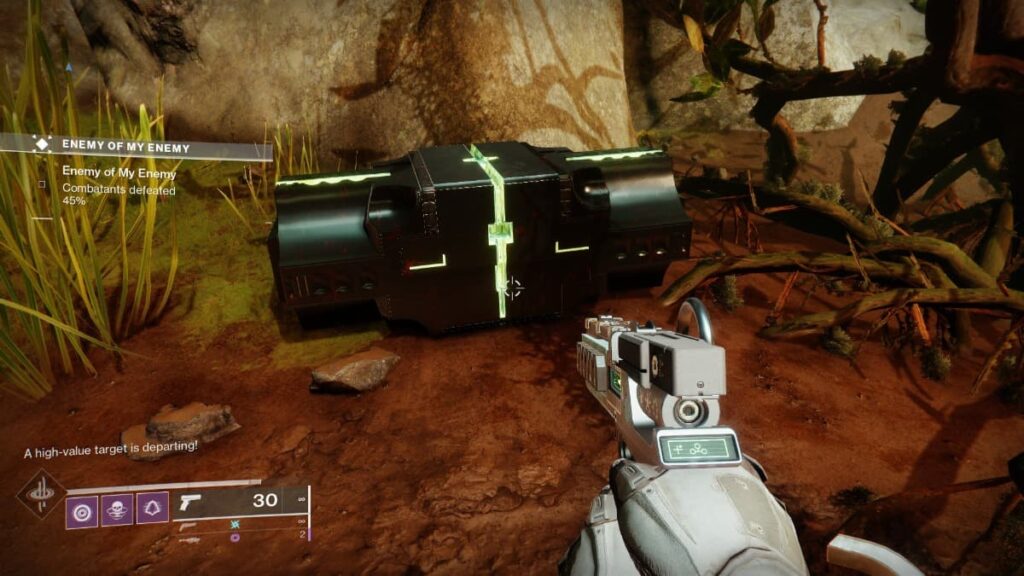This screenshot has height=576, width=1024.
Task: Select the diamond-shaped Super ability icon
Action: point(40,494)
